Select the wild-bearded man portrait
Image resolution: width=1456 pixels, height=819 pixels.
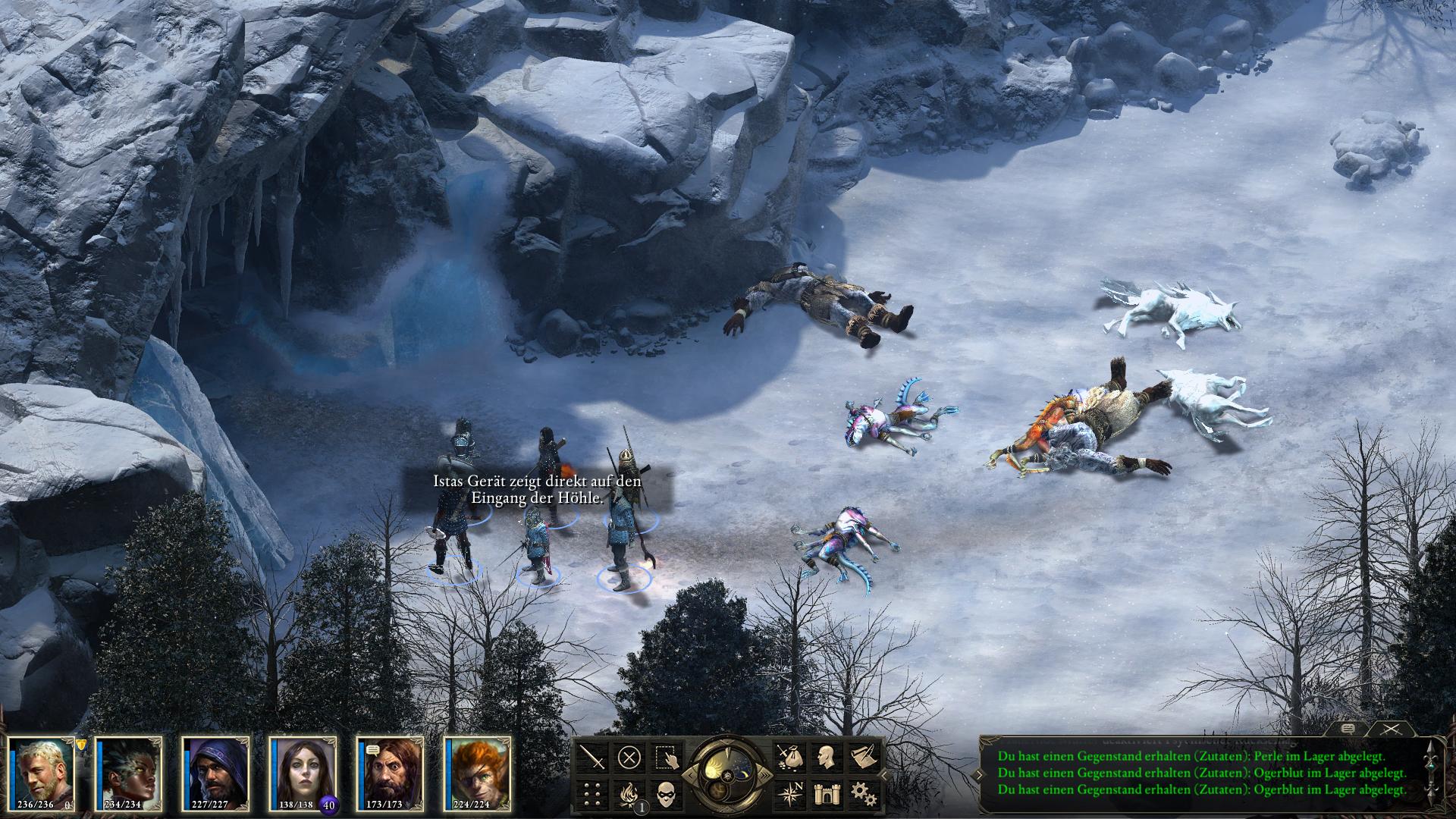click(391, 772)
